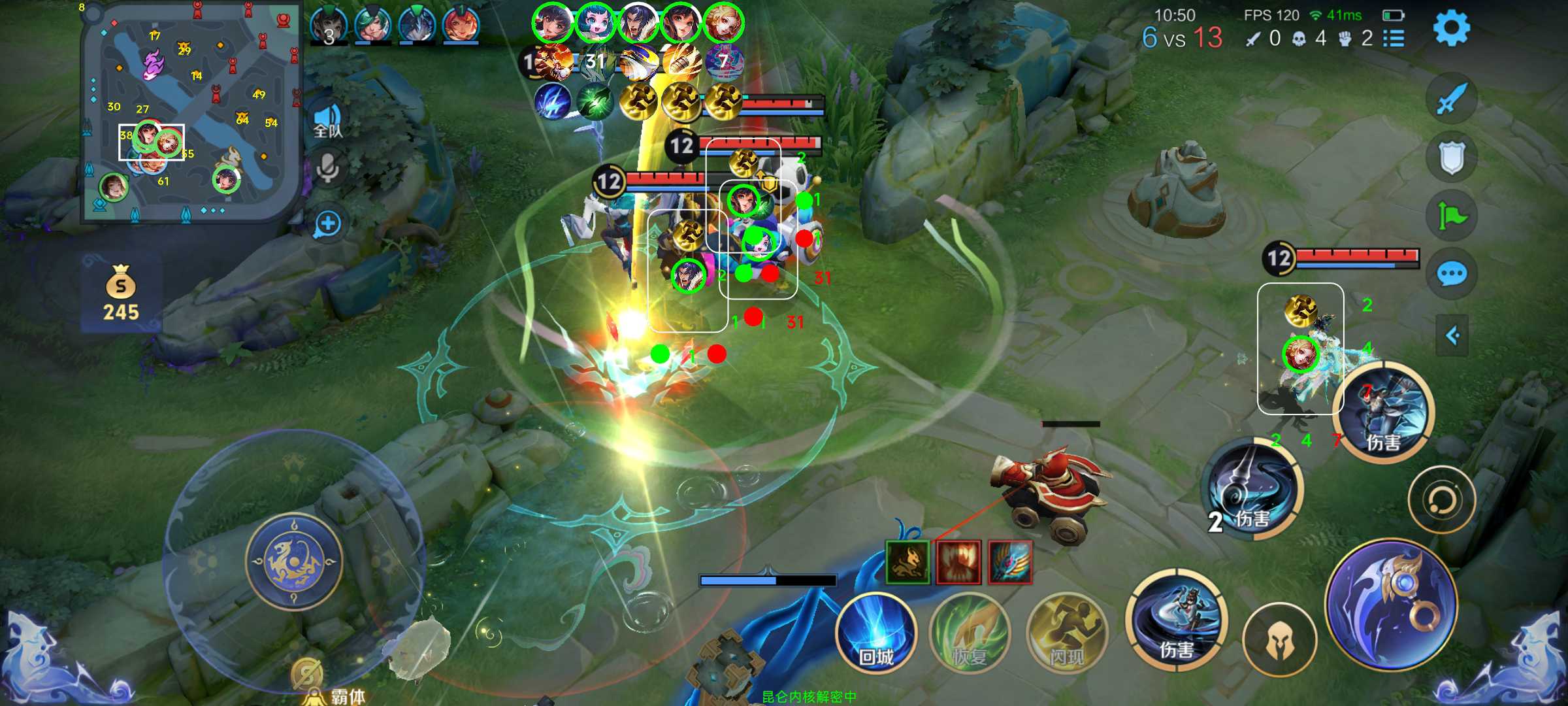
Task: Open the gold shop at 245 gold
Action: (x=121, y=293)
